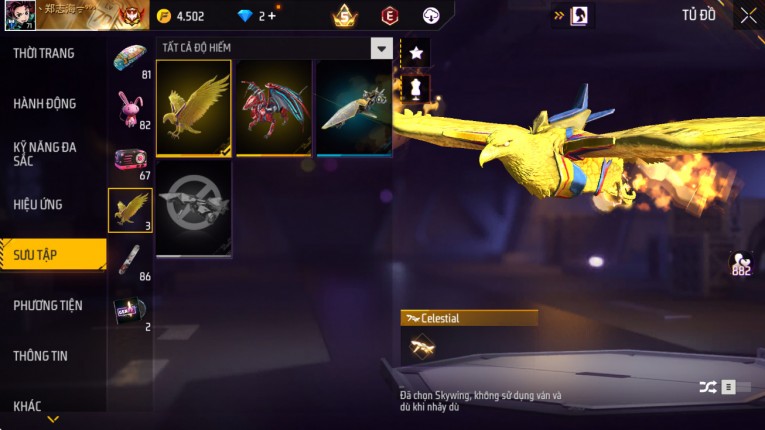This screenshot has width=765, height=430.
Task: Show the loot box subcategory
Action: point(130,160)
